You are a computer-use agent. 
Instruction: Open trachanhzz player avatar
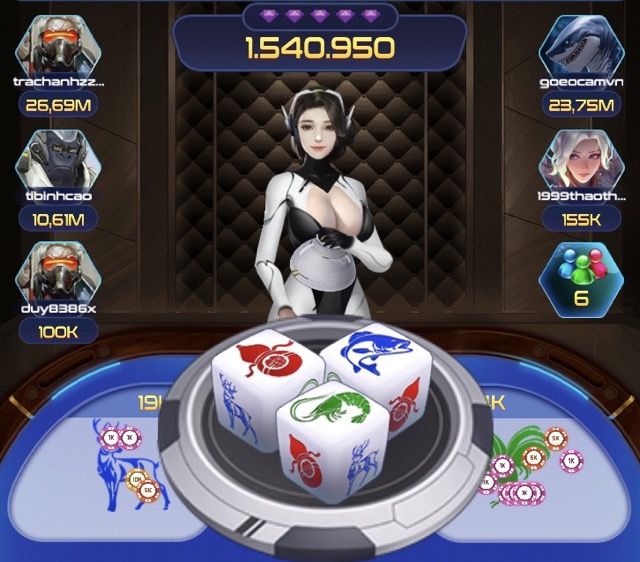[x=58, y=44]
